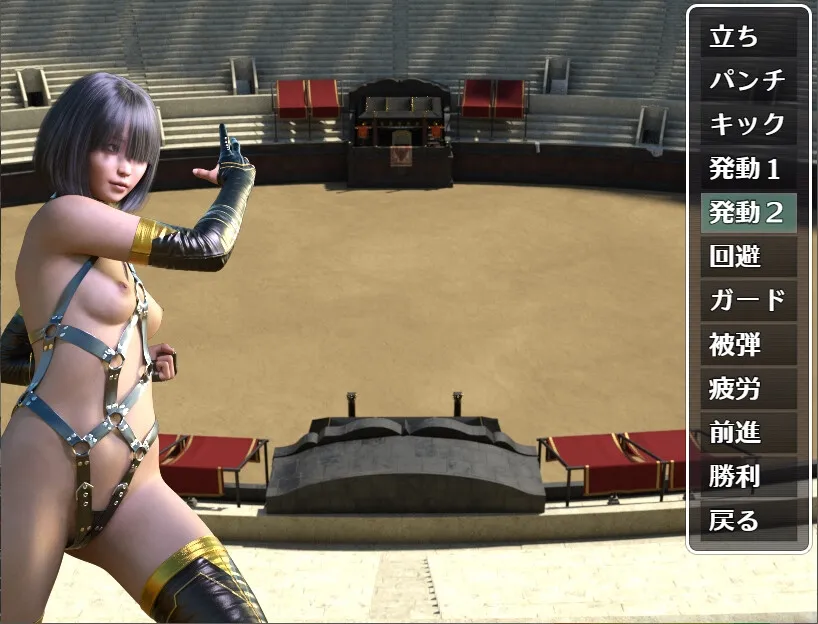Screen dimensions: 818x624
Task: Activate the 発動１ menu option
Action: tap(748, 169)
